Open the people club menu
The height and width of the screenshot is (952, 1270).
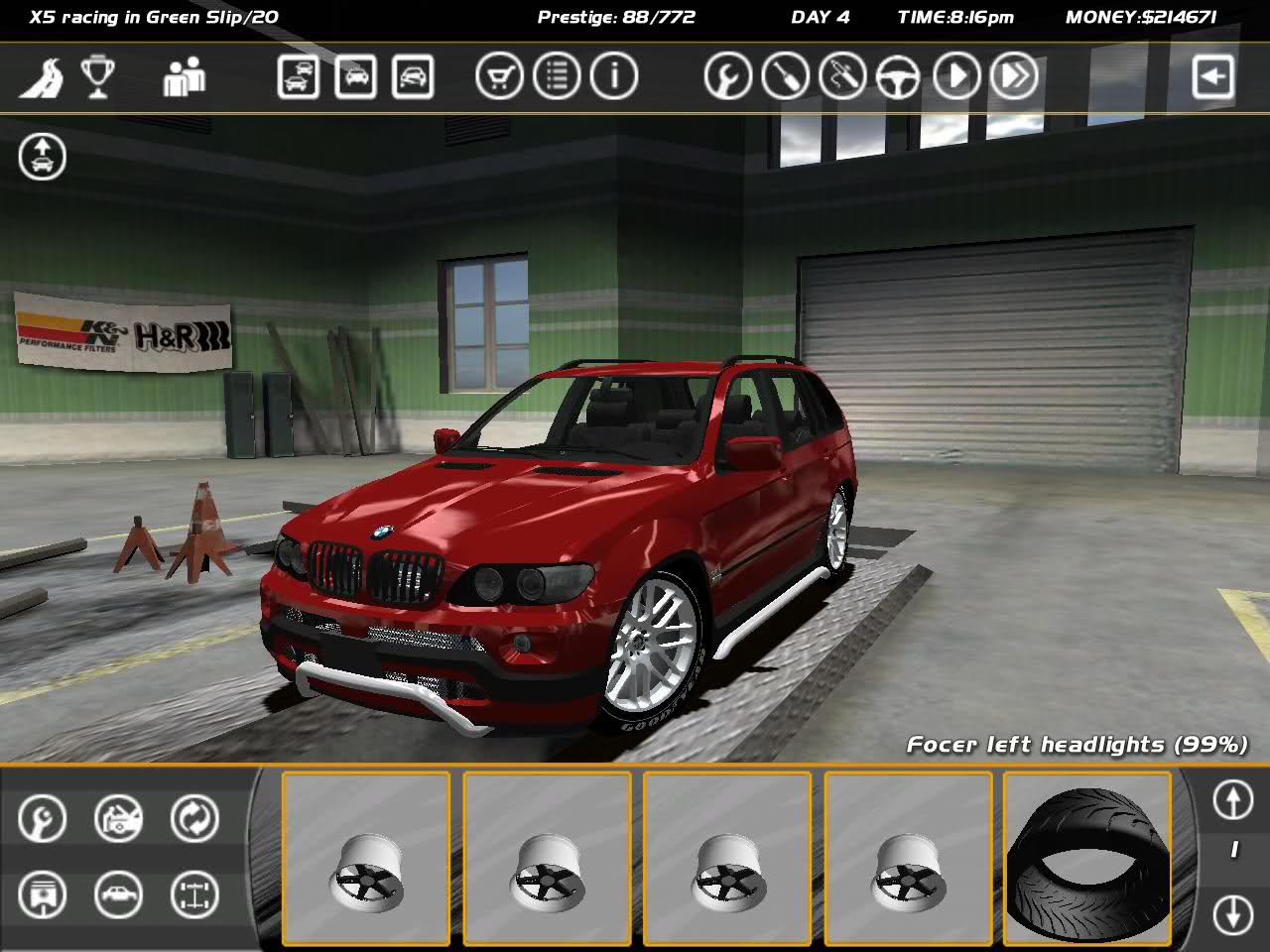pyautogui.click(x=187, y=74)
